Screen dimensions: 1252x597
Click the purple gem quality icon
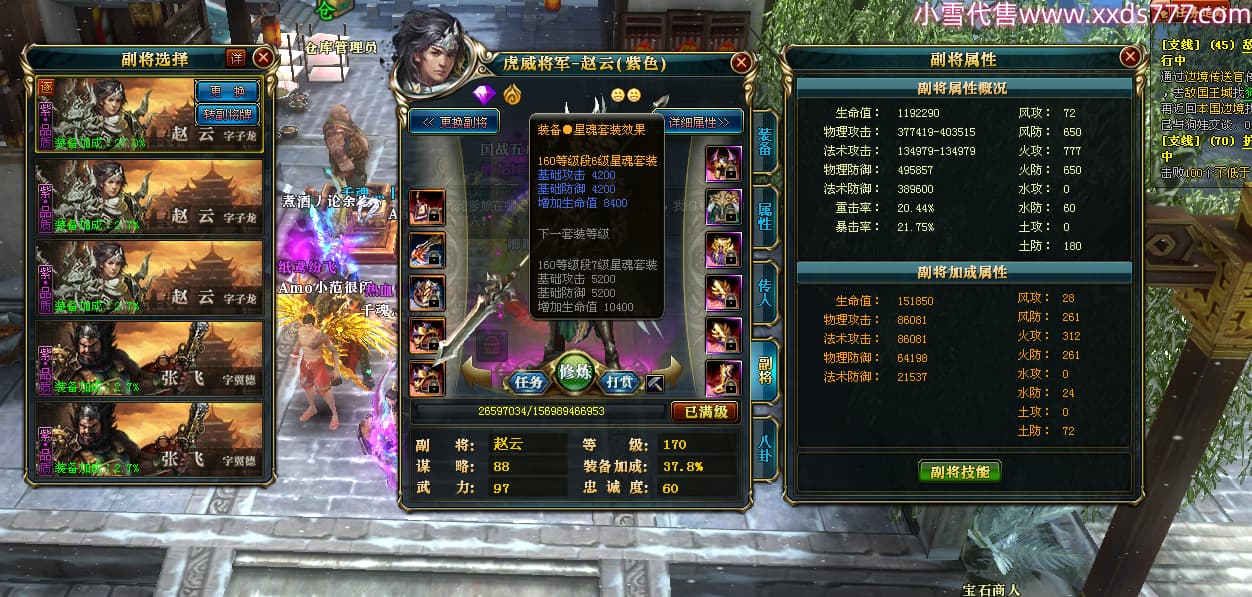485,95
